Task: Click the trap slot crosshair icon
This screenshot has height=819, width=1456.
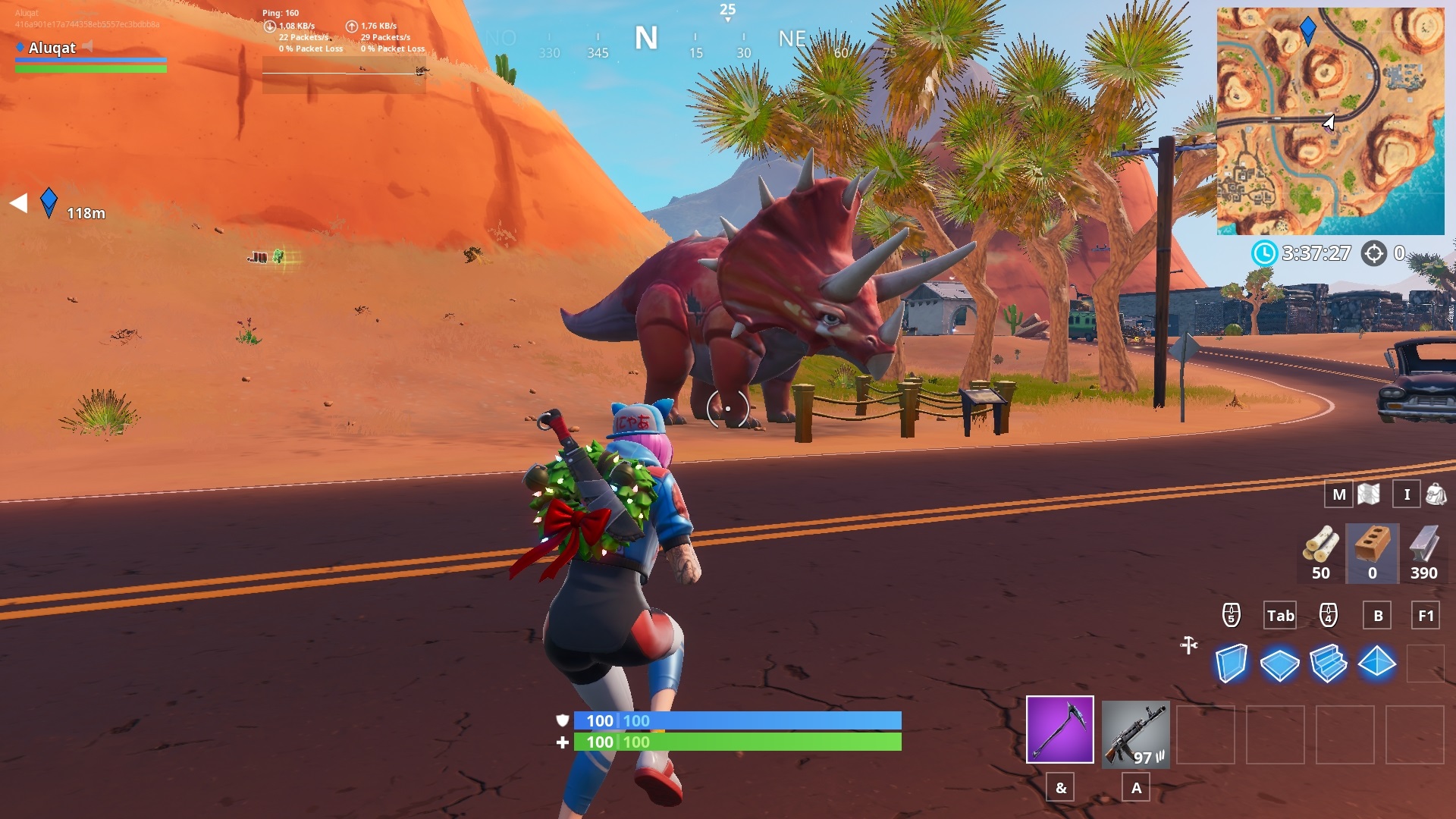Action: (1187, 646)
